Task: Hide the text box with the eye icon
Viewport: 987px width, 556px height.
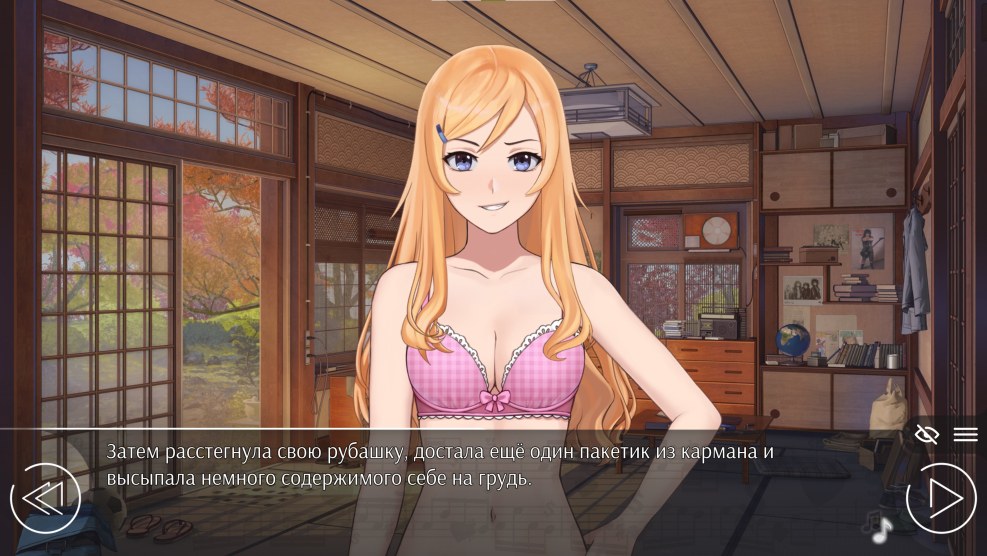Action: point(927,434)
